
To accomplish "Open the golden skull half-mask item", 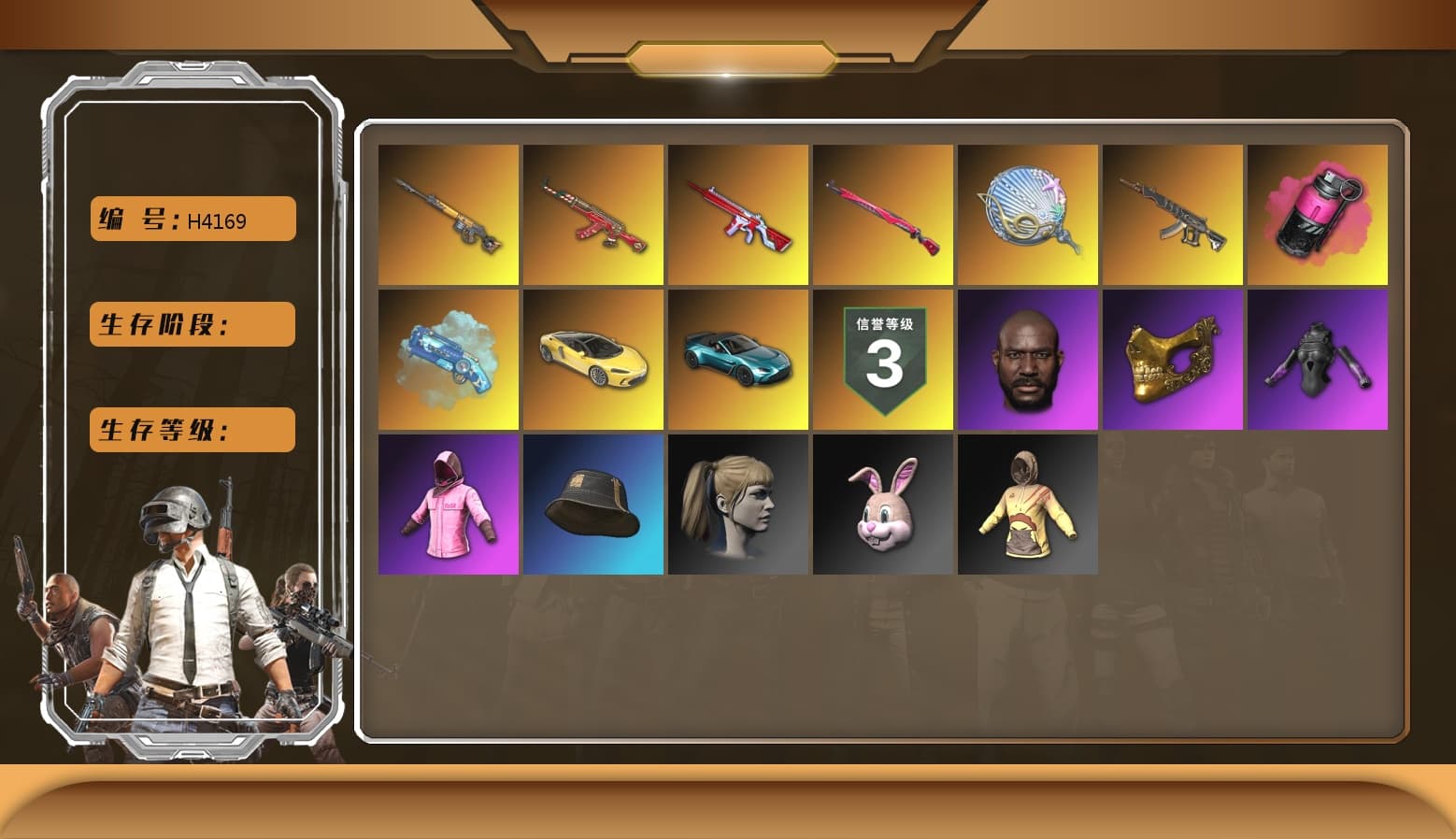I will click(x=1173, y=360).
